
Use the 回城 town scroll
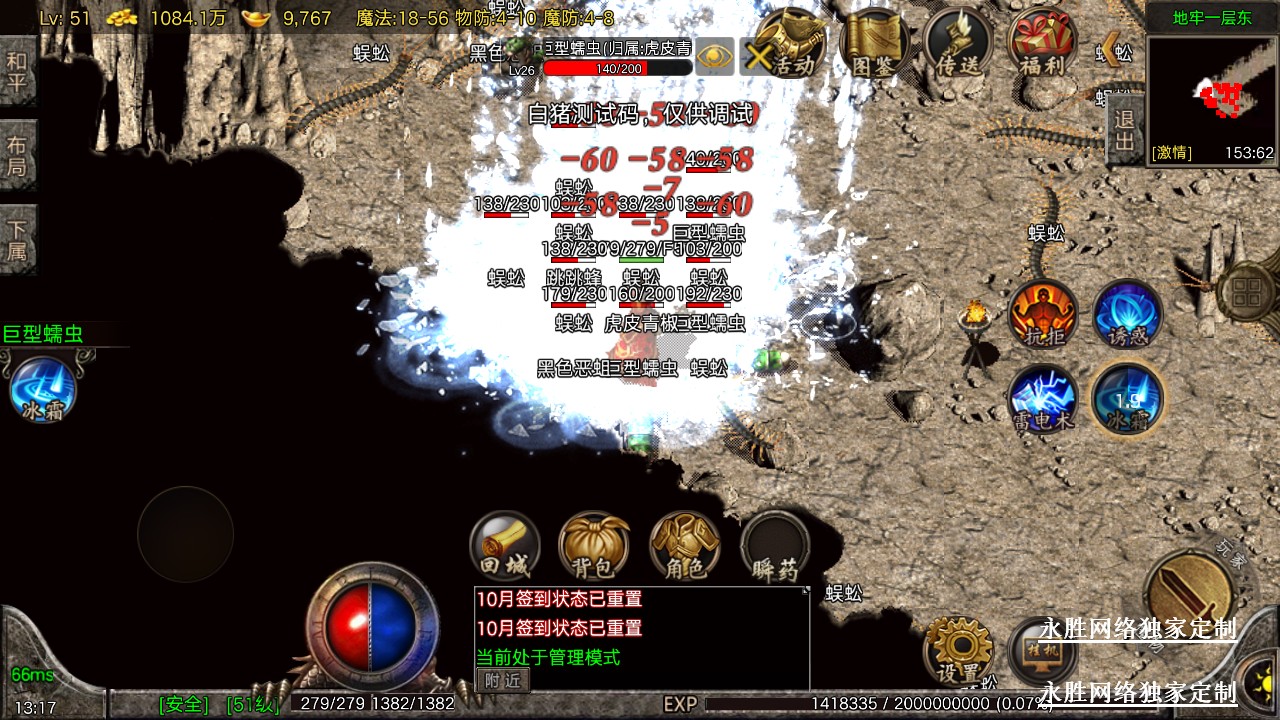[x=504, y=546]
